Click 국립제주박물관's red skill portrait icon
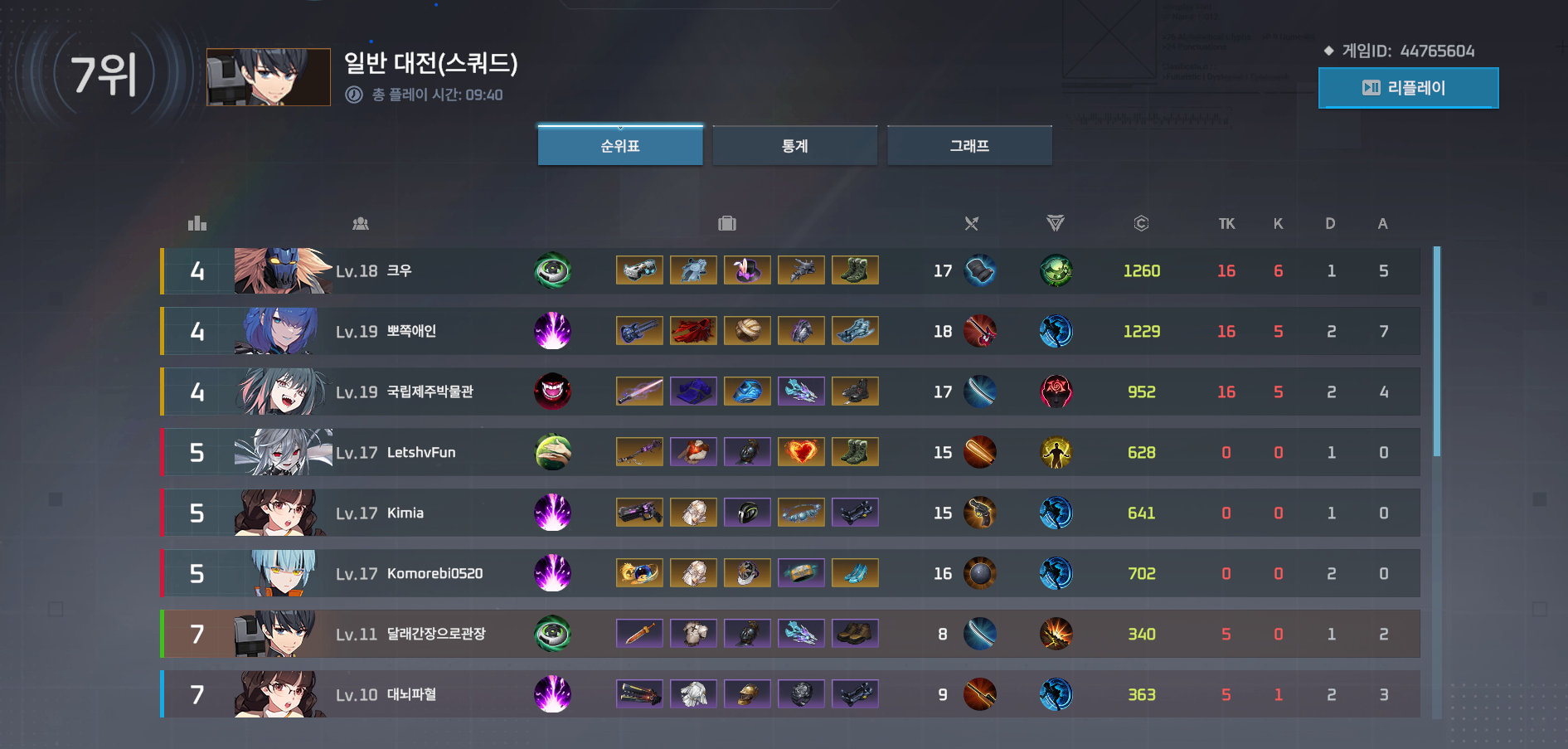The width and height of the screenshot is (1568, 749). (553, 391)
